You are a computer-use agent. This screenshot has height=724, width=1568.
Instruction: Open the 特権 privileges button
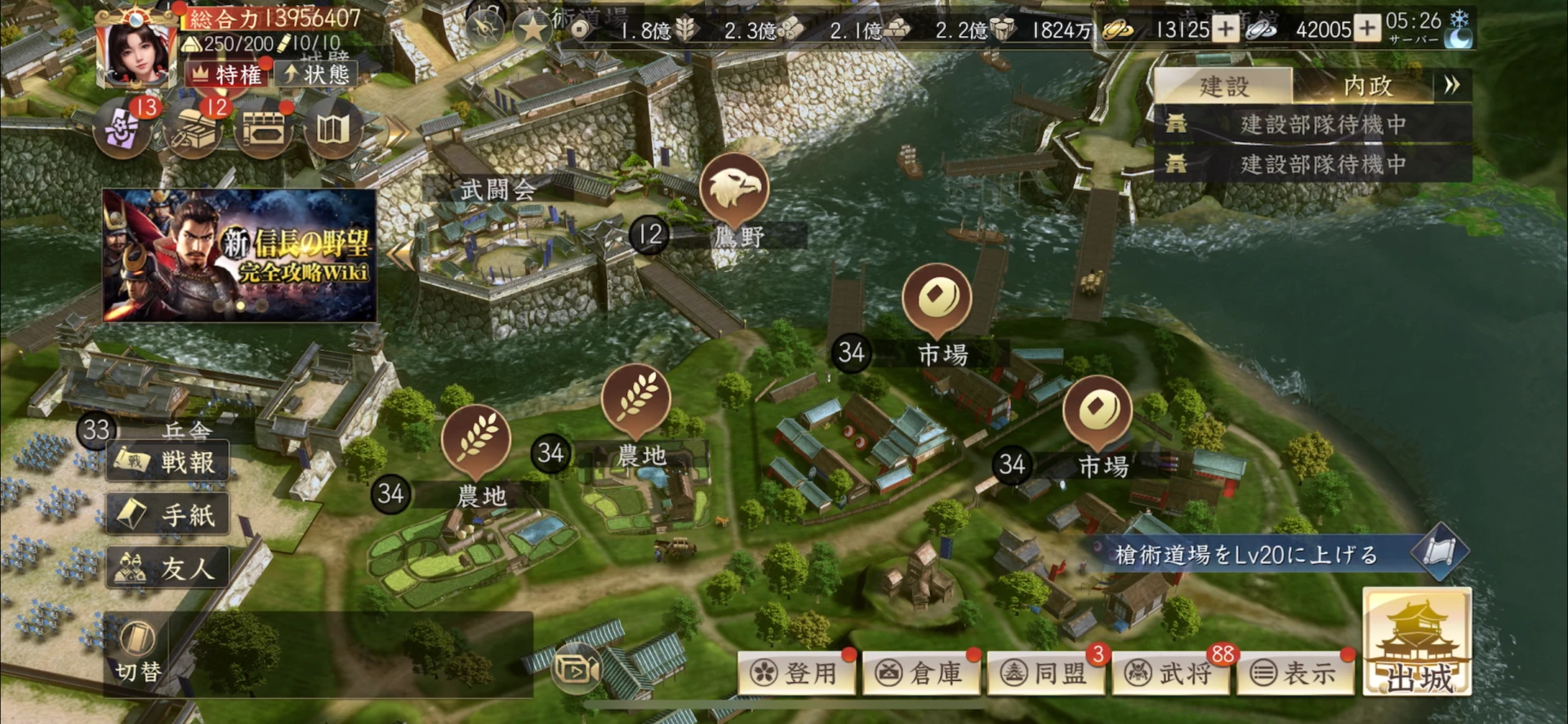[x=227, y=74]
